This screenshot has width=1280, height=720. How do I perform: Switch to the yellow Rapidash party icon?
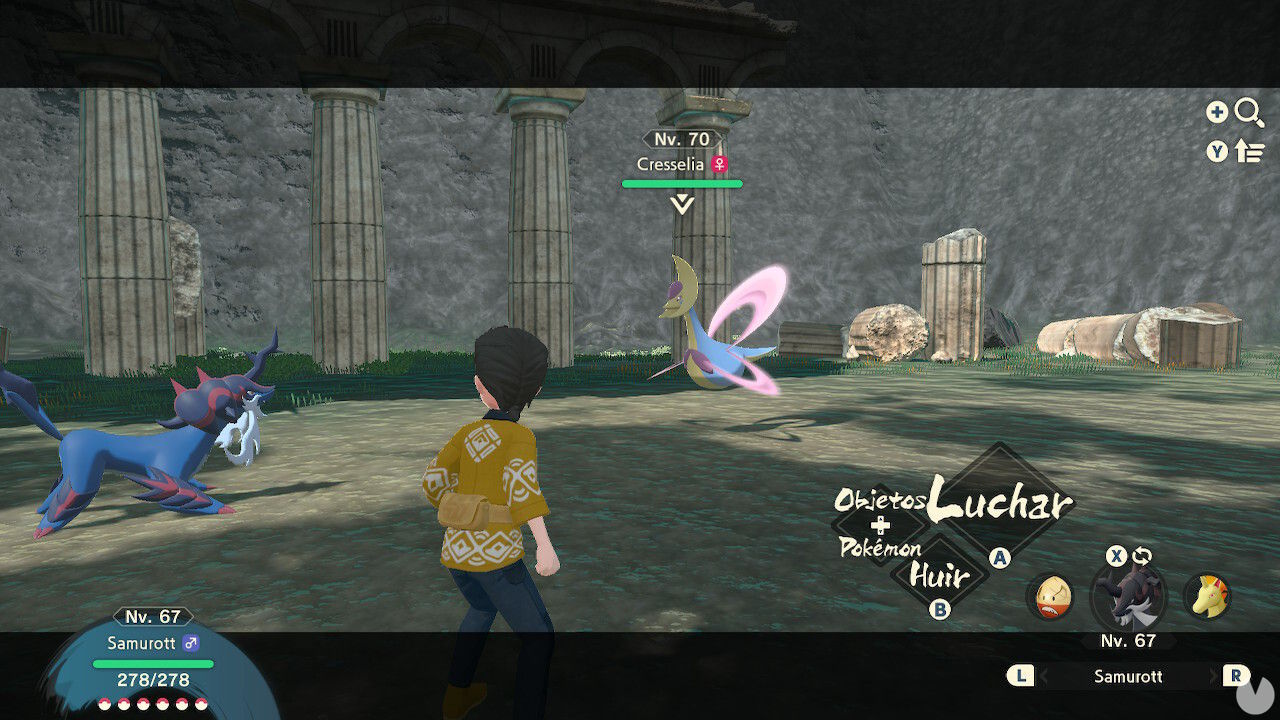[1207, 597]
